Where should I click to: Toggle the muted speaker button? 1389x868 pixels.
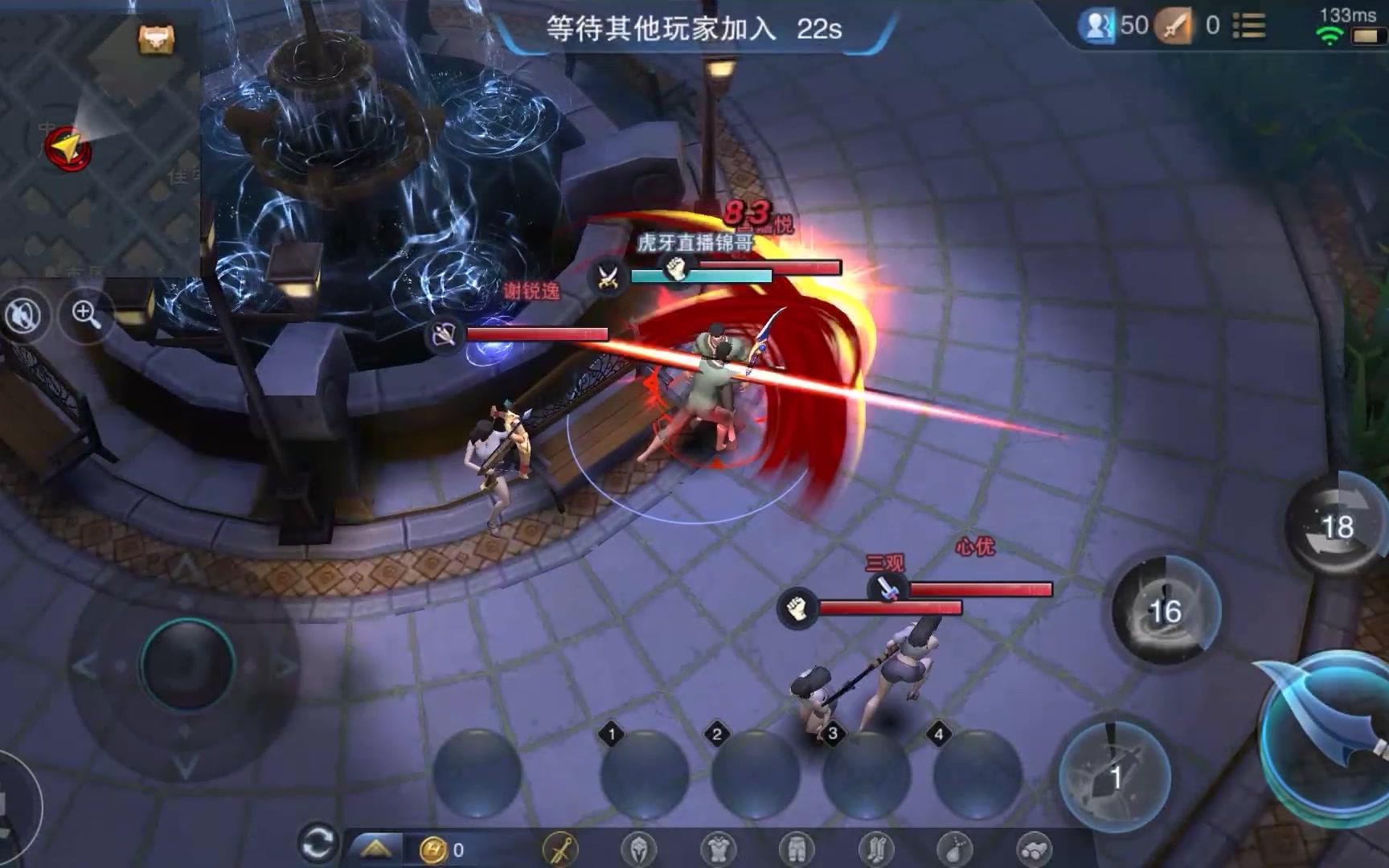(x=23, y=316)
